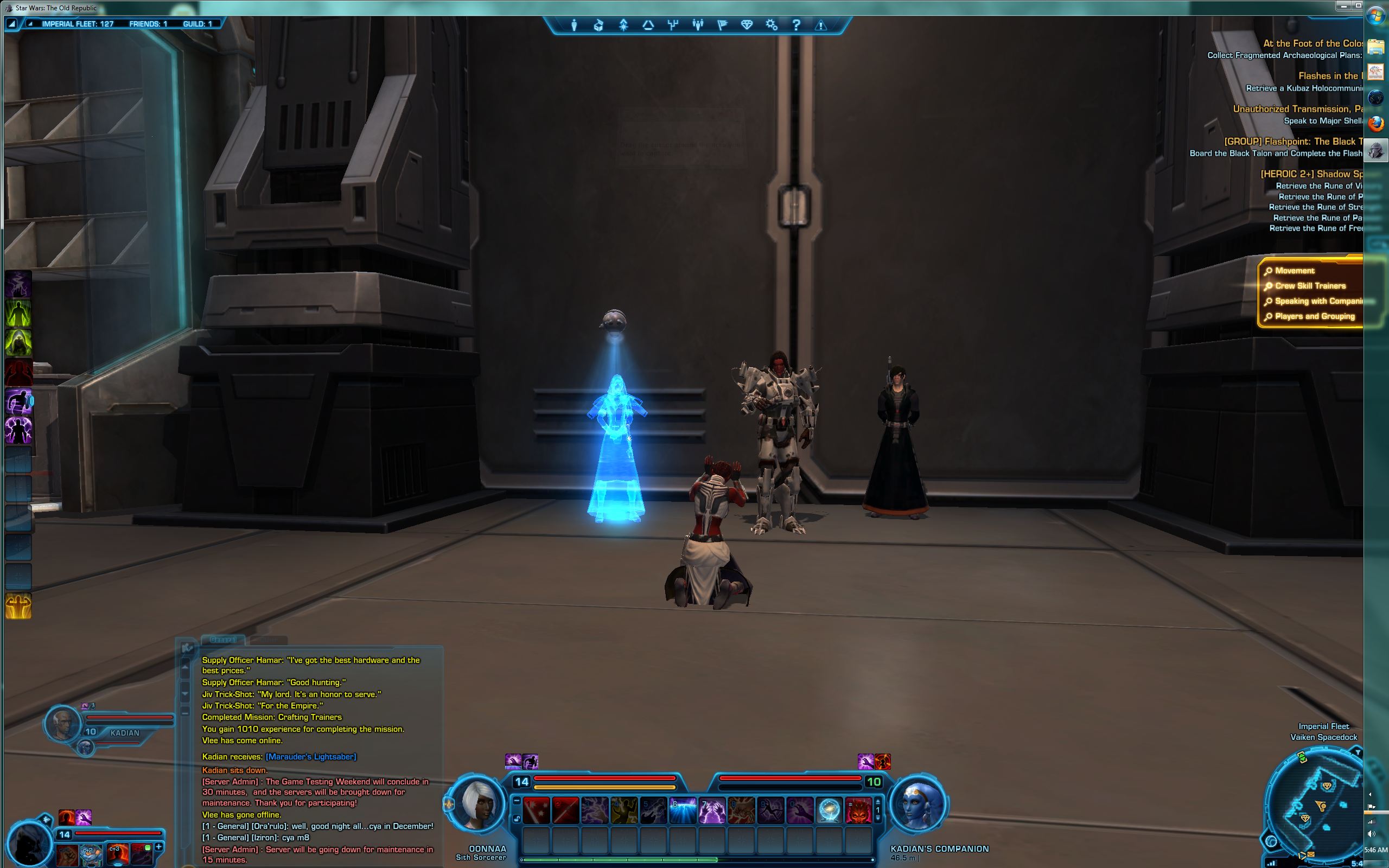Screen dimensions: 1389x868
Task: Activate the blue lightning burst ability
Action: pyautogui.click(x=683, y=810)
